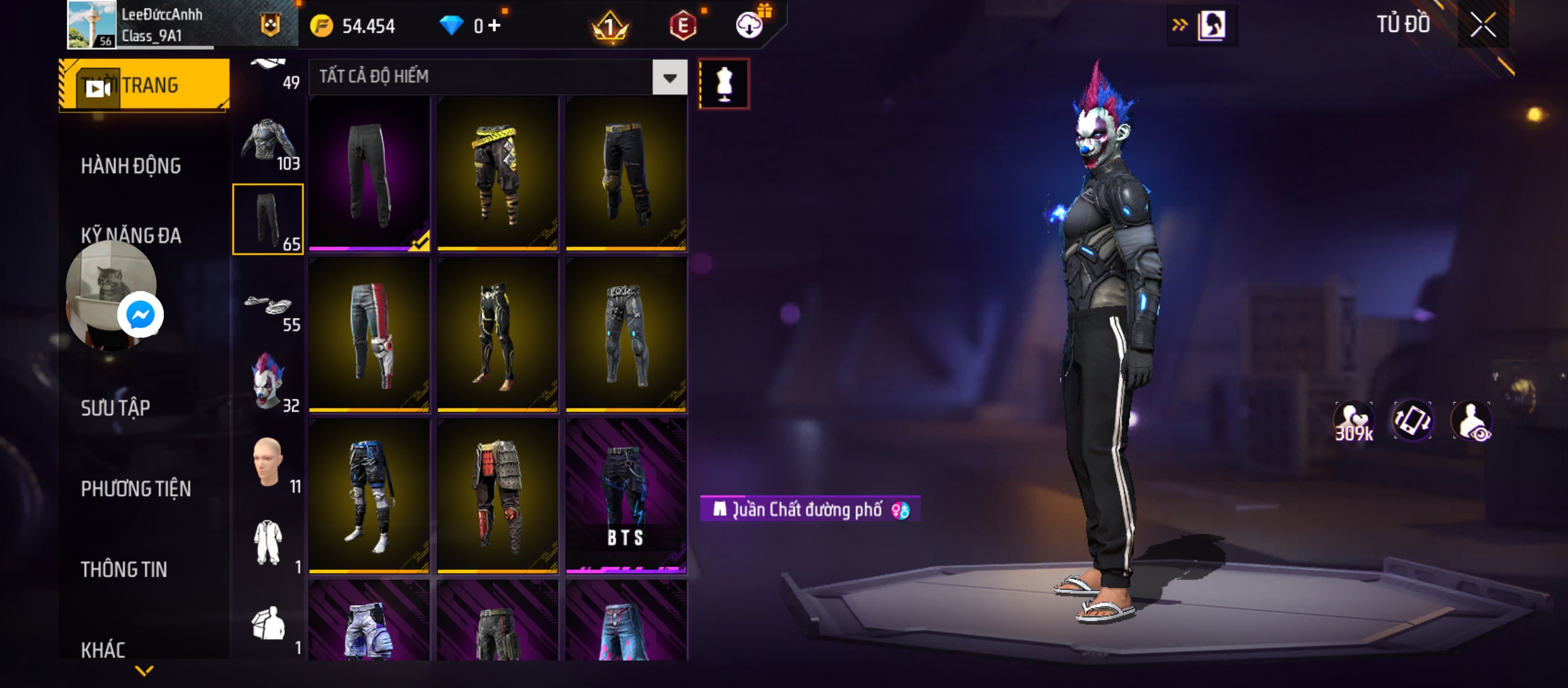Open the rarity filter dropdown

[x=669, y=78]
